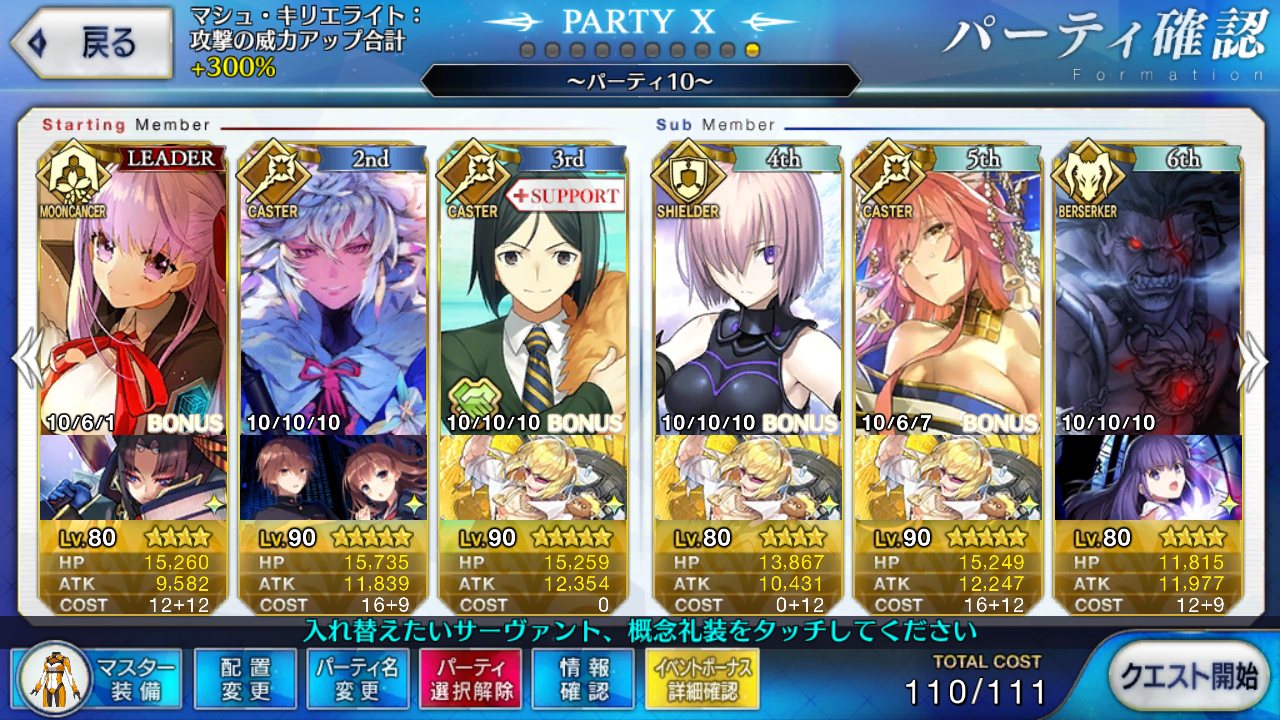1280x720 pixels.
Task: Rename party via パーティ名変更
Action: click(357, 677)
